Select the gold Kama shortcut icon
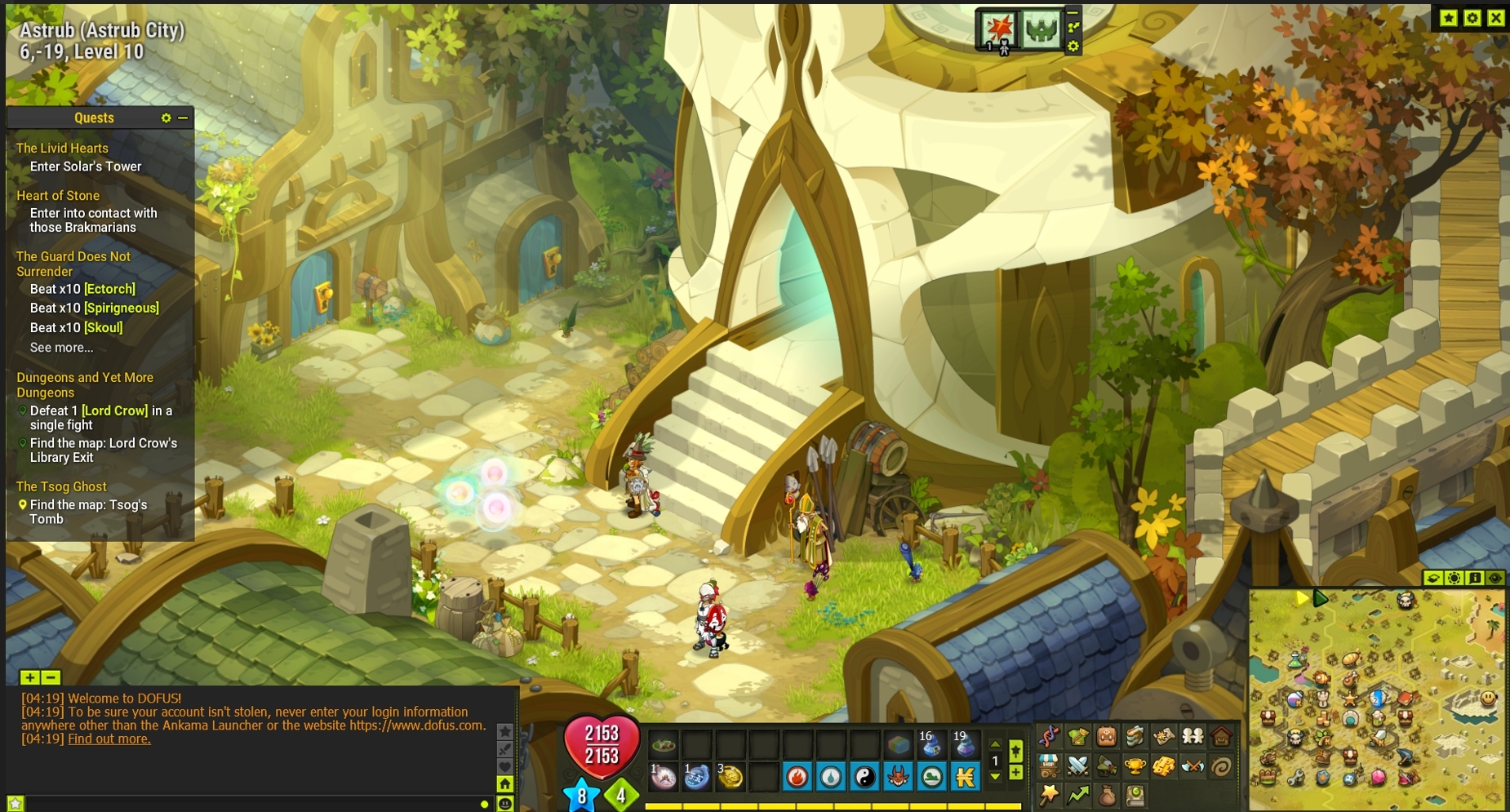Image resolution: width=1510 pixels, height=812 pixels. (x=965, y=777)
